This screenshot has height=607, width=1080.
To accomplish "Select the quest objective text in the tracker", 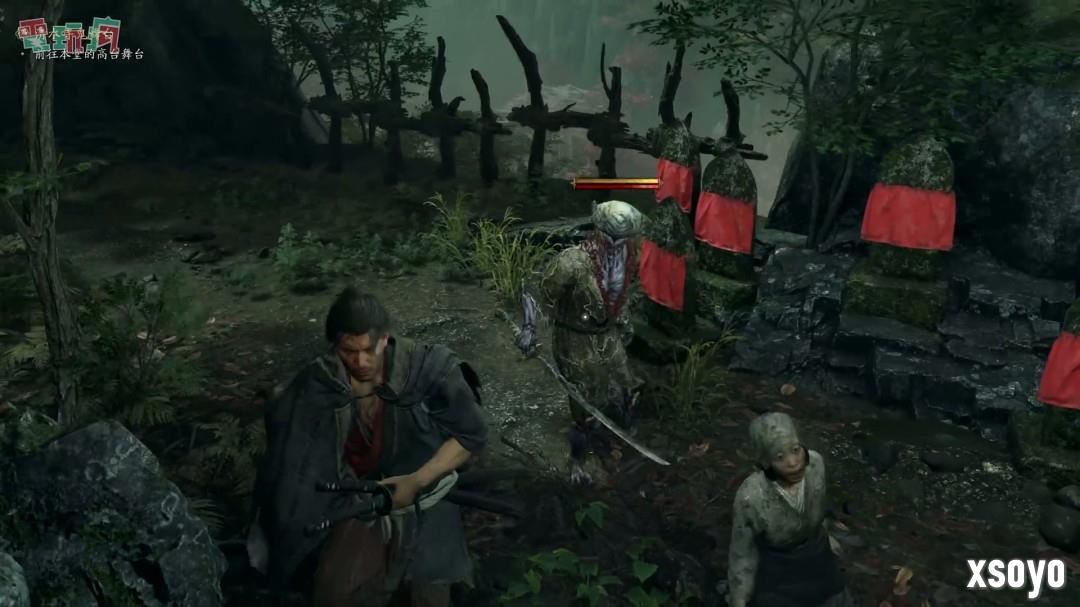I will 88,54.
